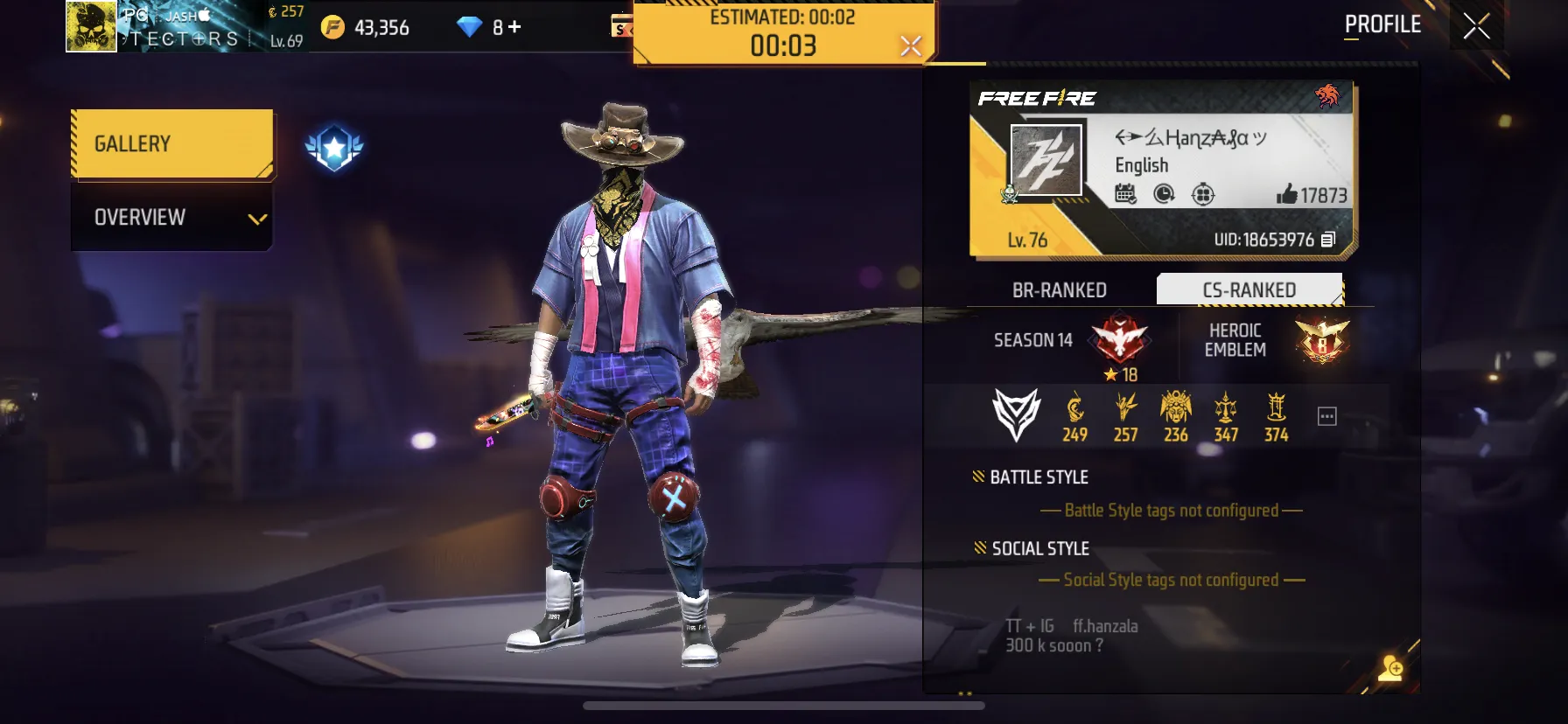This screenshot has width=1568, height=724.
Task: Add diamonds with the plus button
Action: (x=514, y=27)
